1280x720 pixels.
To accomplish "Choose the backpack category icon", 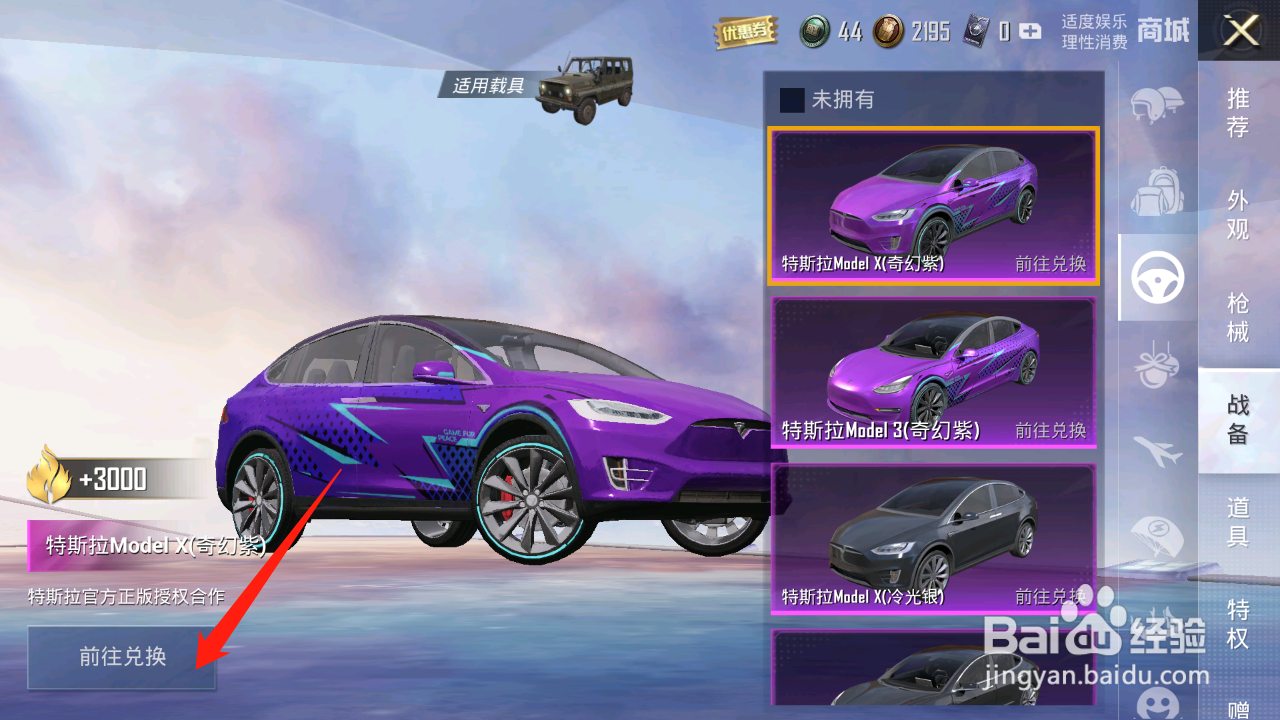I will (x=1157, y=191).
